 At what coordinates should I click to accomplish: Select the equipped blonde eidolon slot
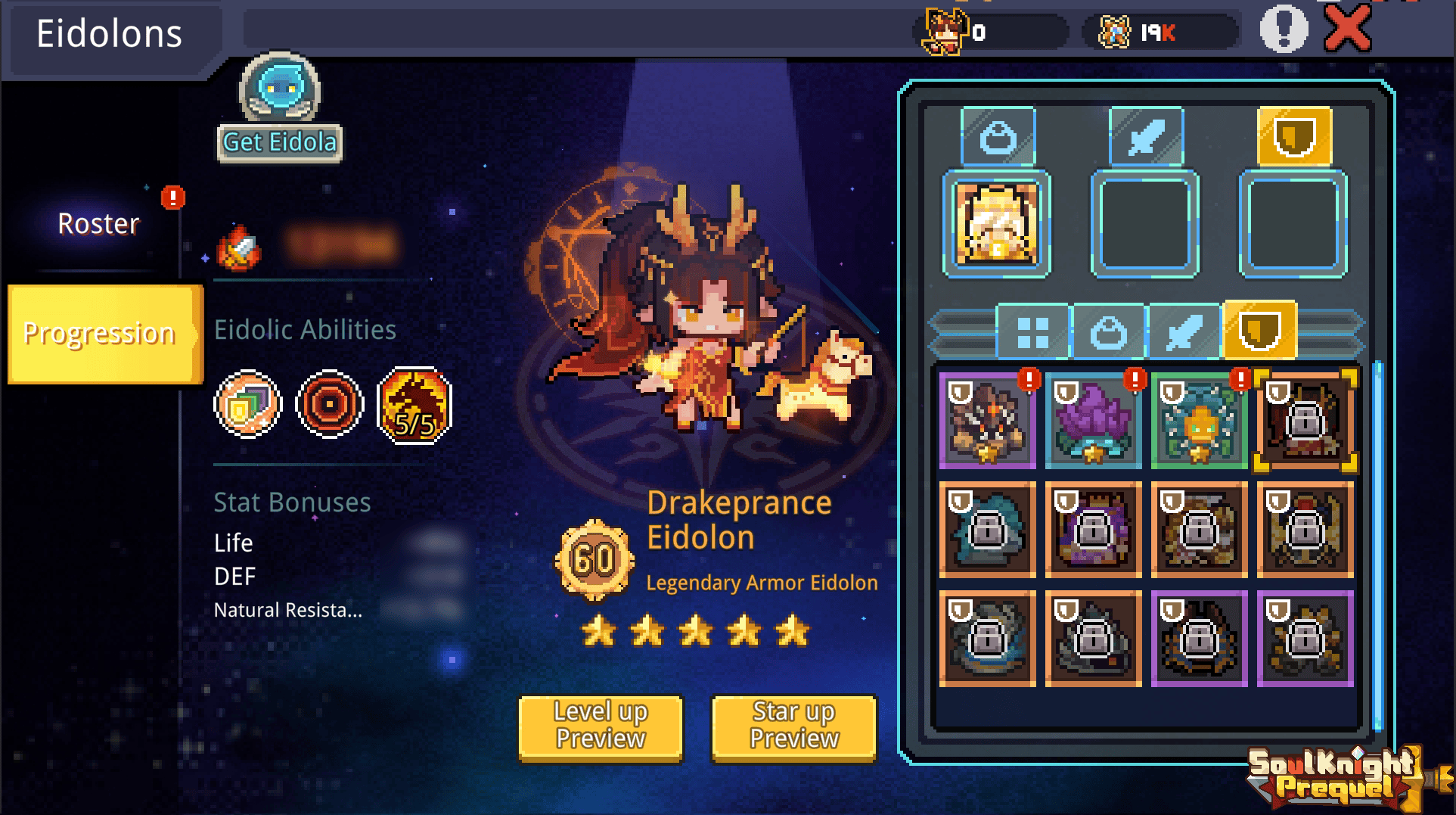click(x=996, y=224)
